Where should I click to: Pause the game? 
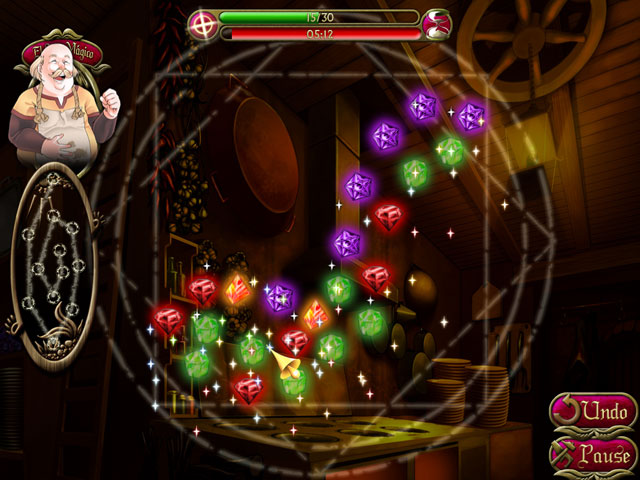click(592, 454)
